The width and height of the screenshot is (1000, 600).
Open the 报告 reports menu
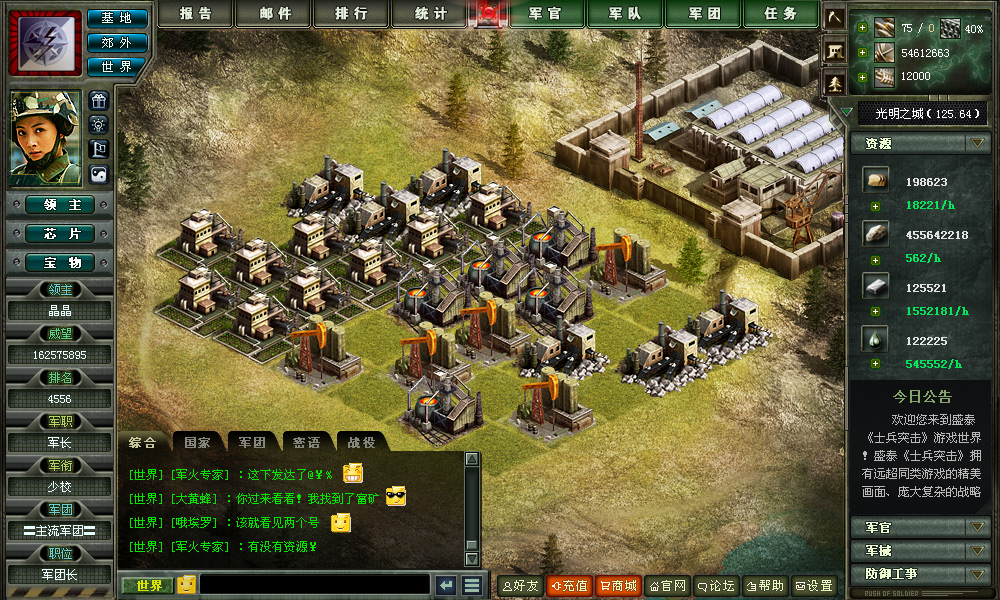(x=194, y=14)
